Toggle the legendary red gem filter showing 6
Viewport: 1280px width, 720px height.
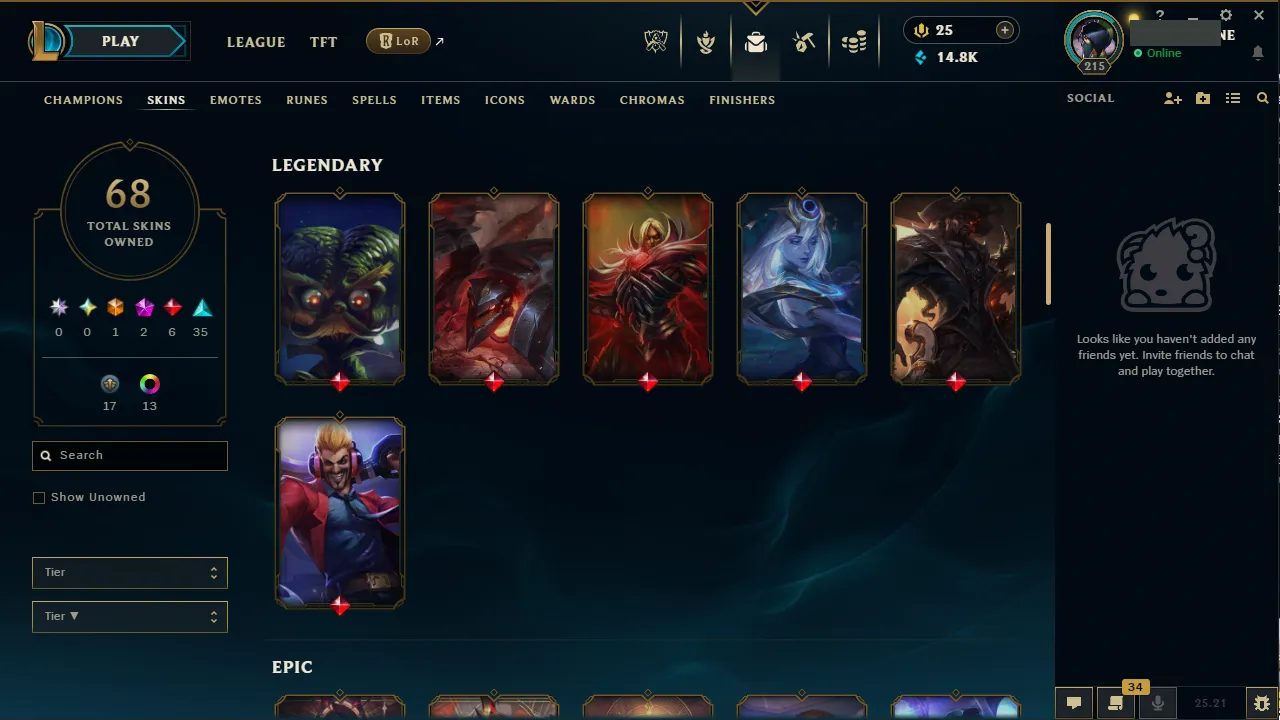click(172, 307)
